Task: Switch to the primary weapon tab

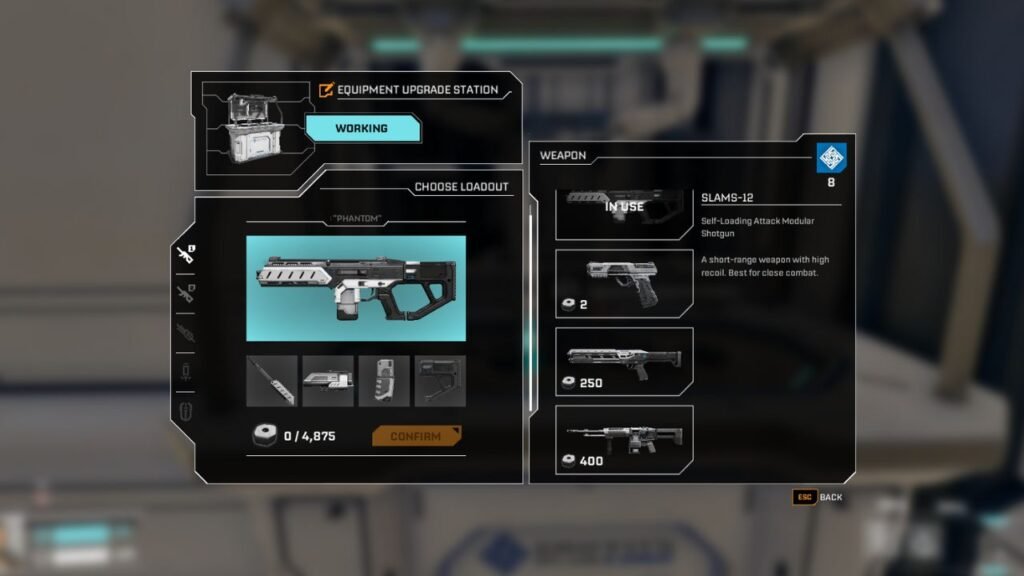Action: click(x=185, y=255)
